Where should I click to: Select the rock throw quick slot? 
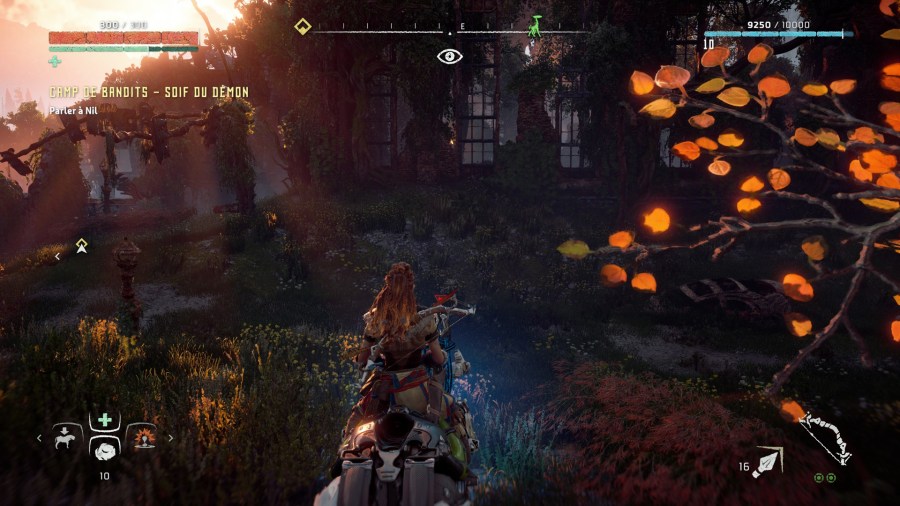click(x=104, y=451)
